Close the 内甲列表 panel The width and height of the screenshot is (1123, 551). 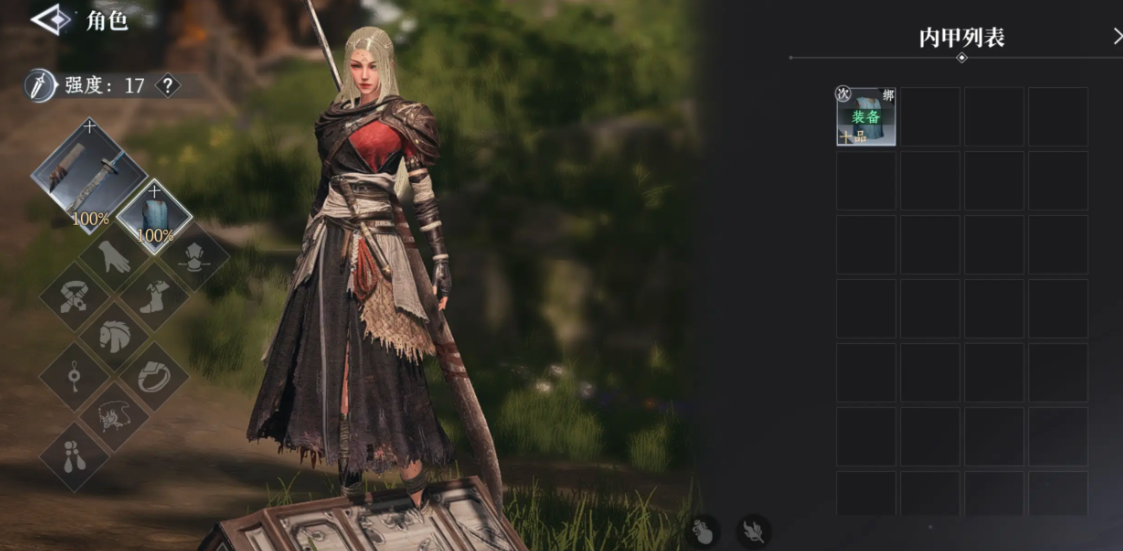pos(1116,37)
